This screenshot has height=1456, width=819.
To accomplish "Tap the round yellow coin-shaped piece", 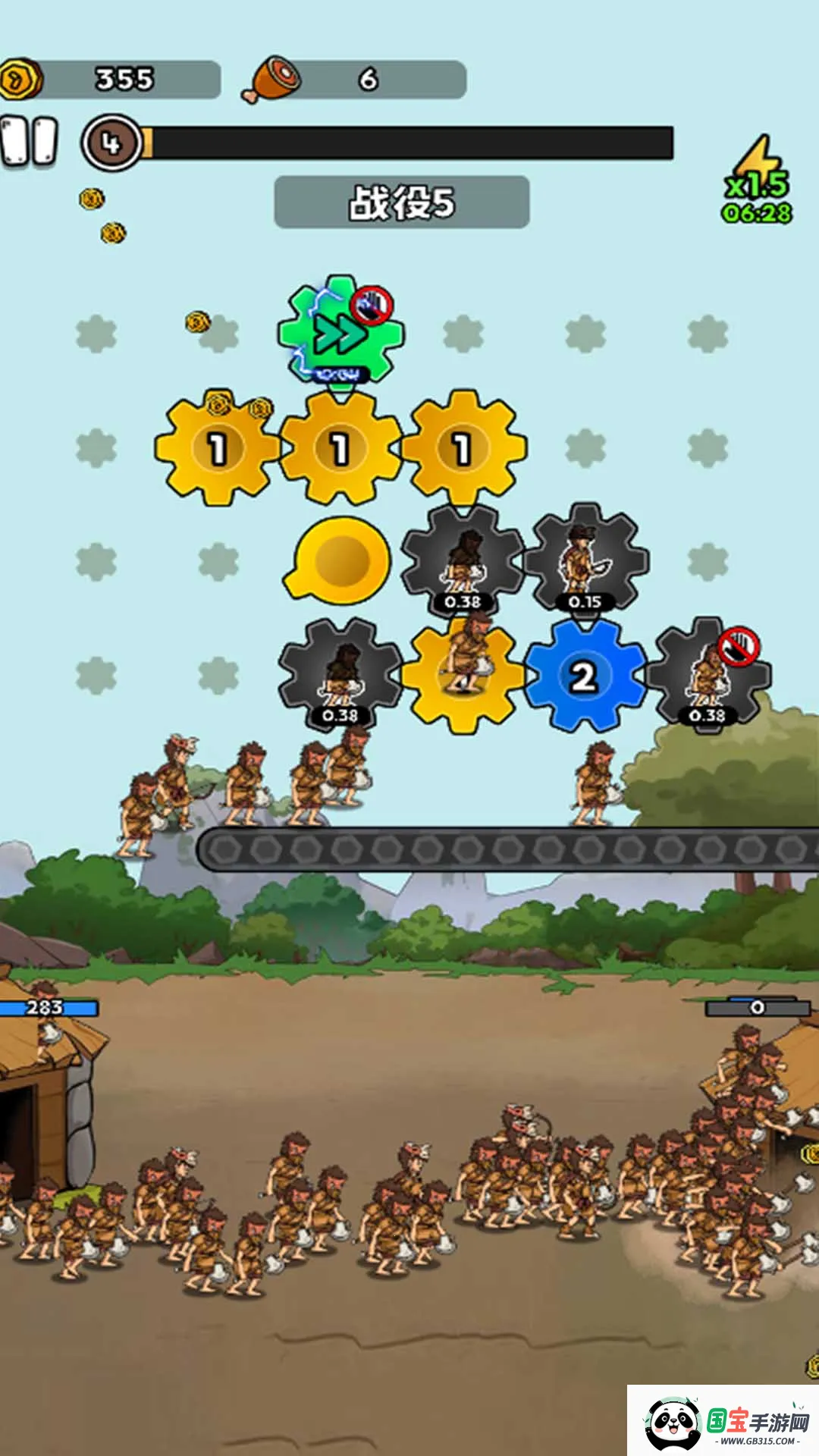I will (x=340, y=560).
